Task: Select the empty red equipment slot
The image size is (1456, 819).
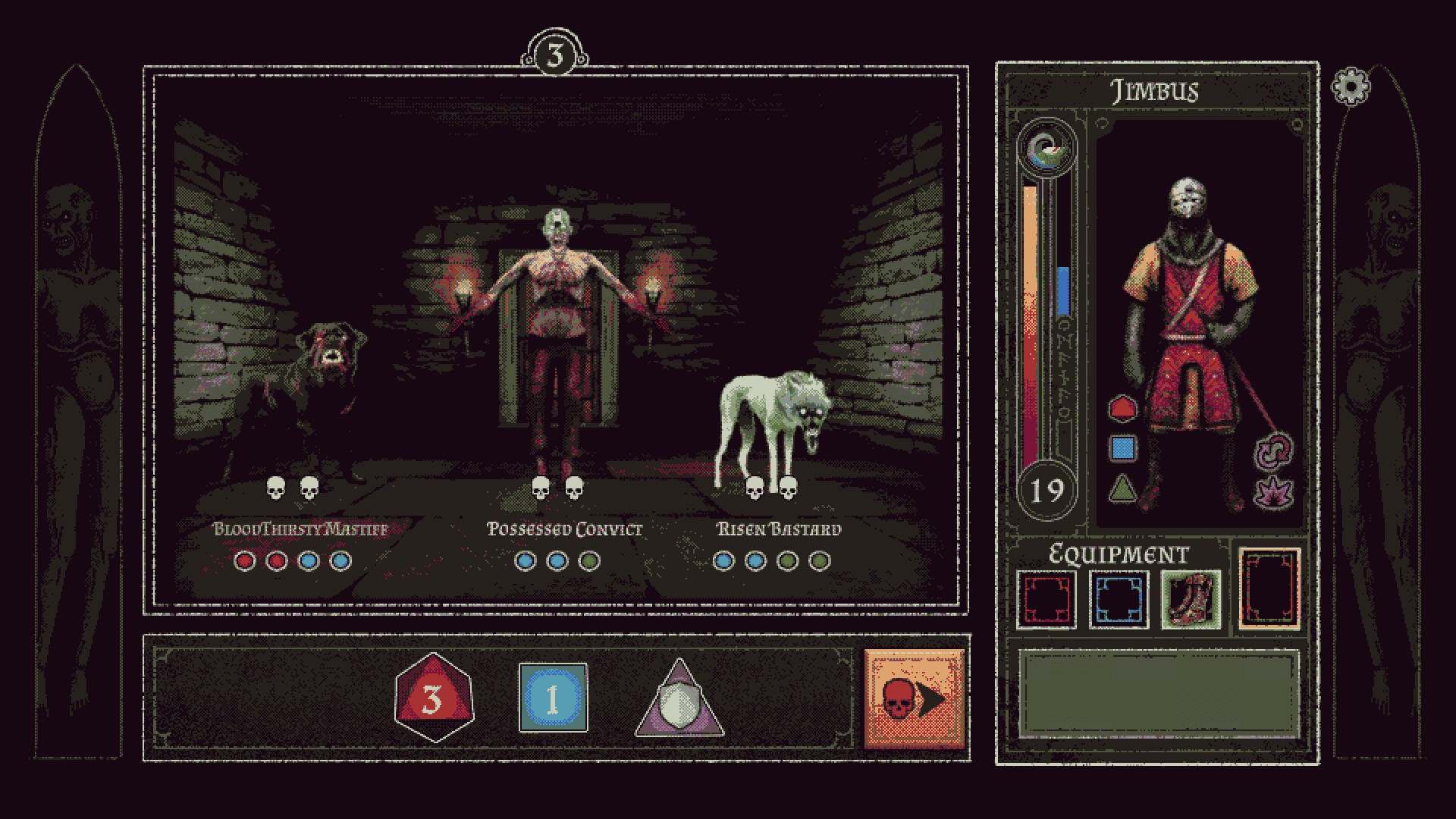Action: coord(1046,598)
